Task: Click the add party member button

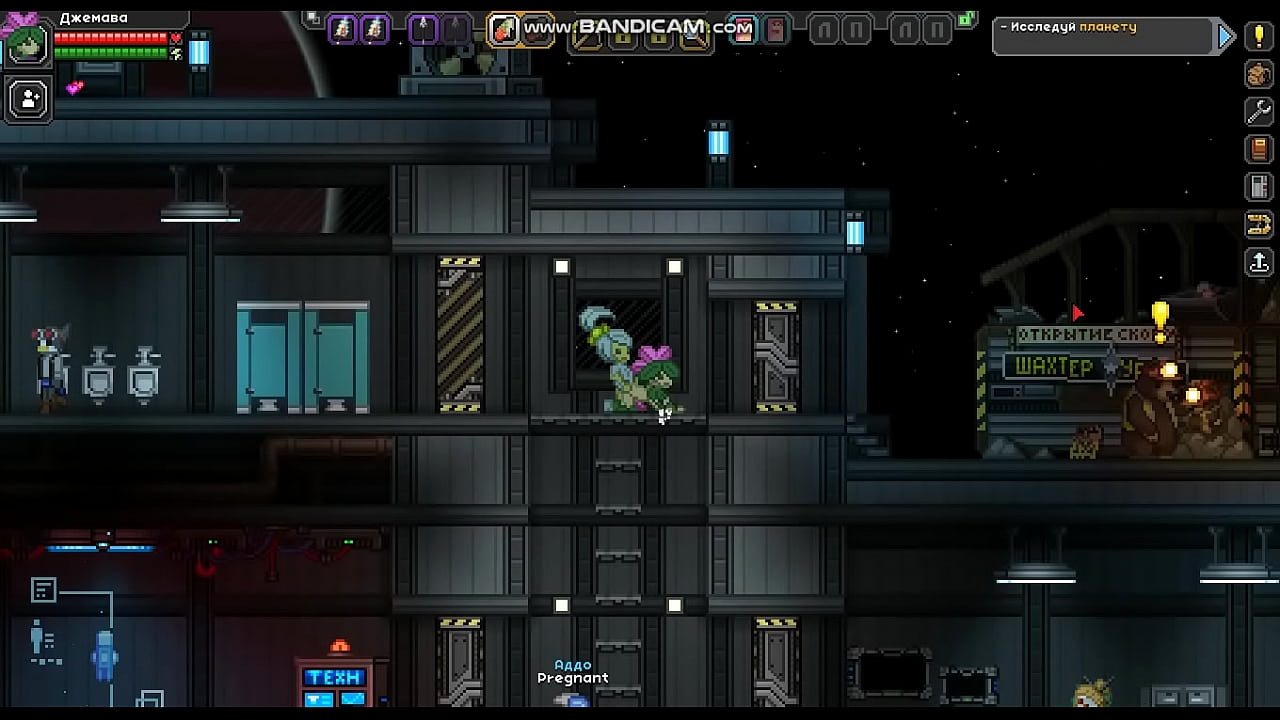Action: click(x=29, y=98)
